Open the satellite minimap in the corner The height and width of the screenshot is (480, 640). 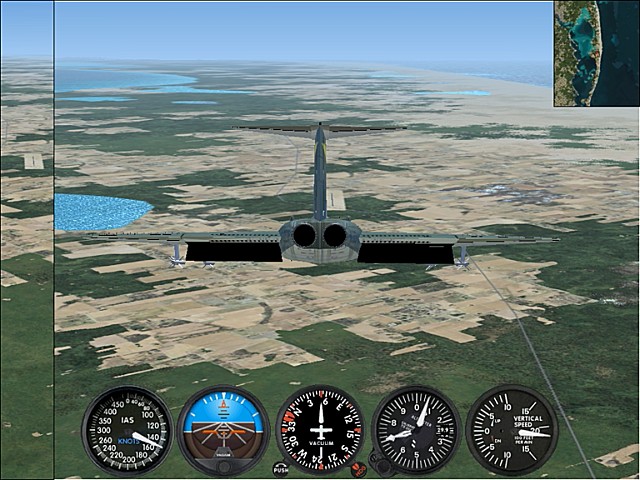[x=596, y=53]
